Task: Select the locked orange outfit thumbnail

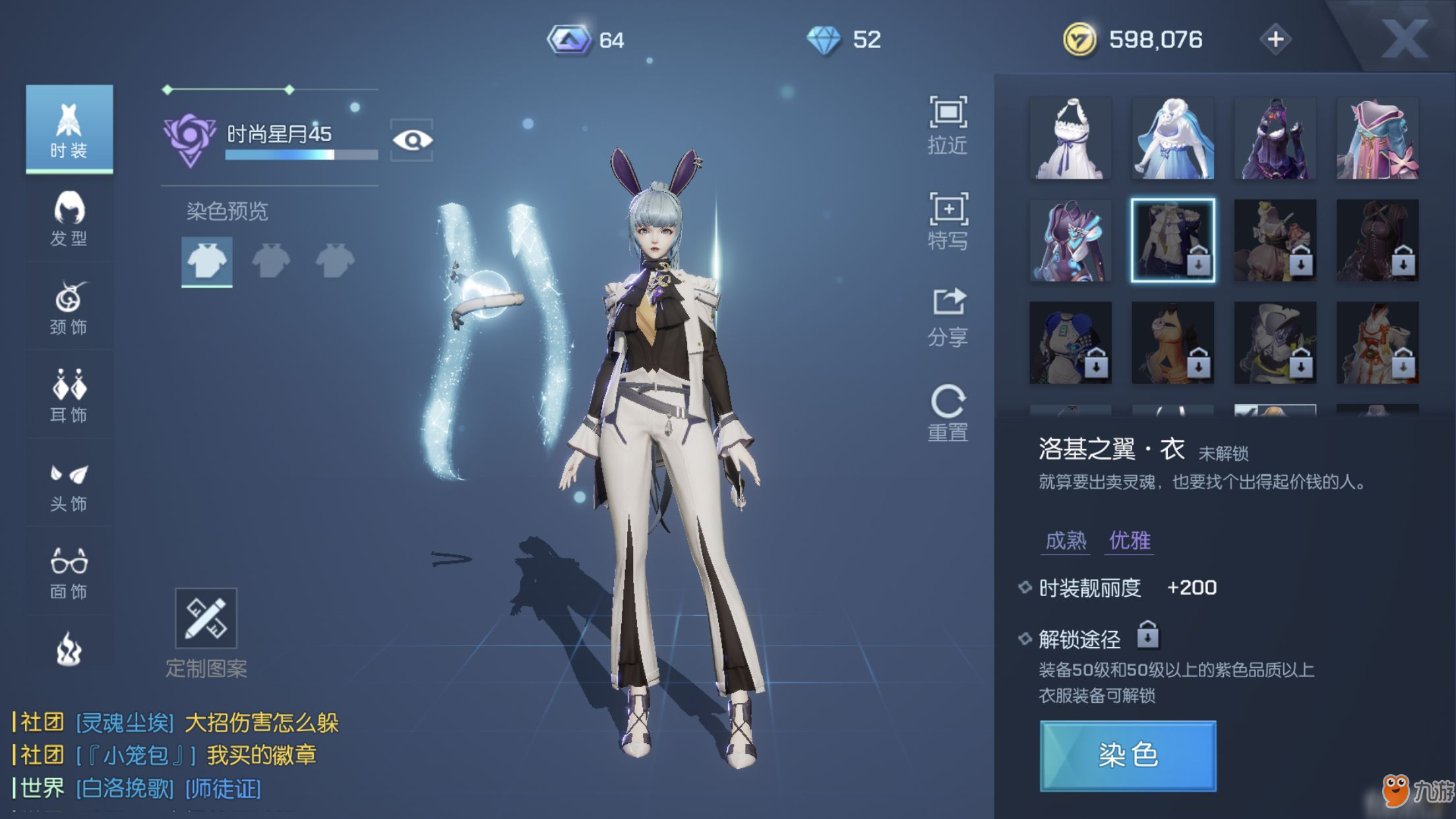Action: [x=1172, y=343]
